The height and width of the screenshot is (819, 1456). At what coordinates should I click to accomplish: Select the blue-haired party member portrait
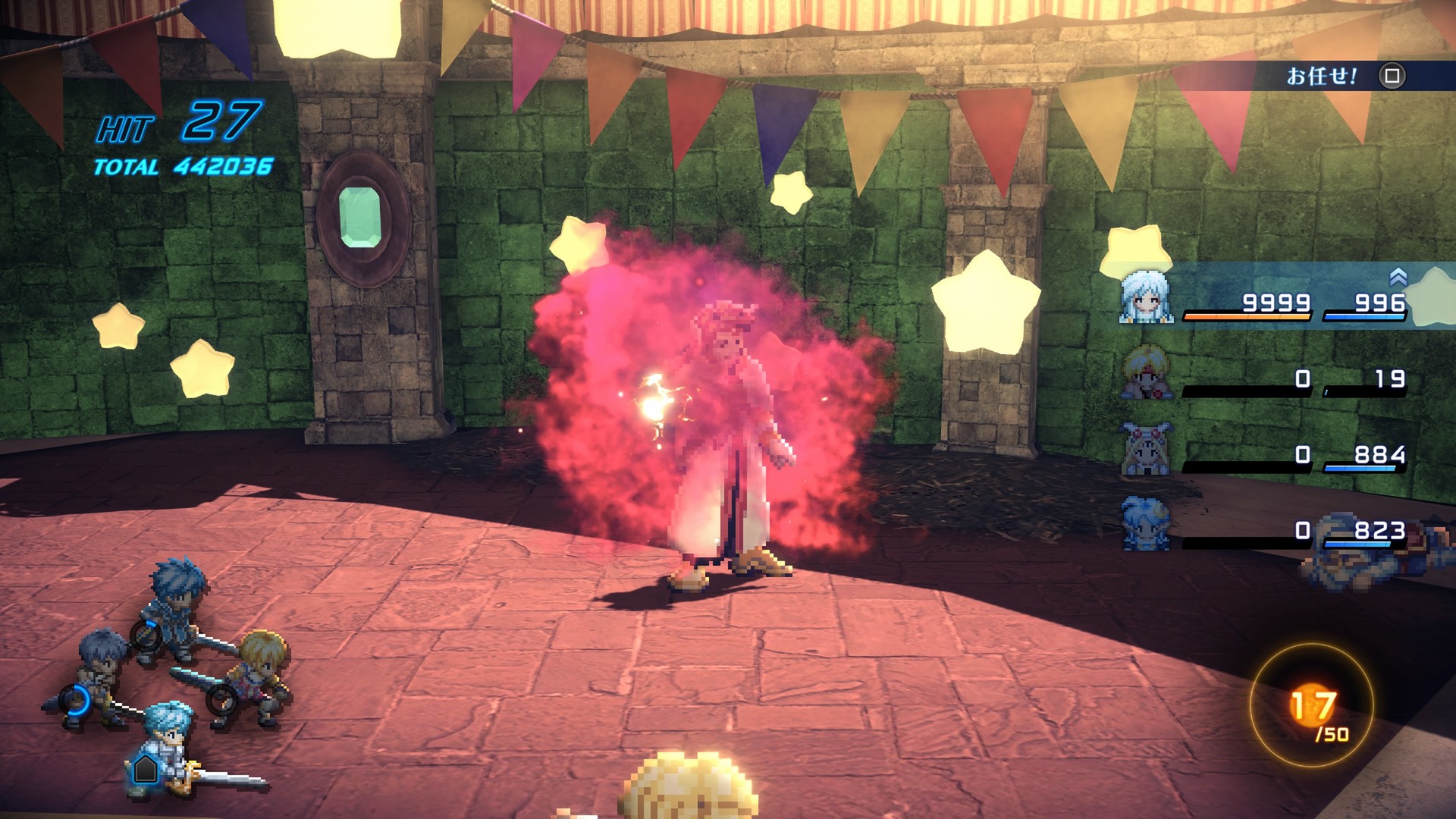pos(1146,522)
